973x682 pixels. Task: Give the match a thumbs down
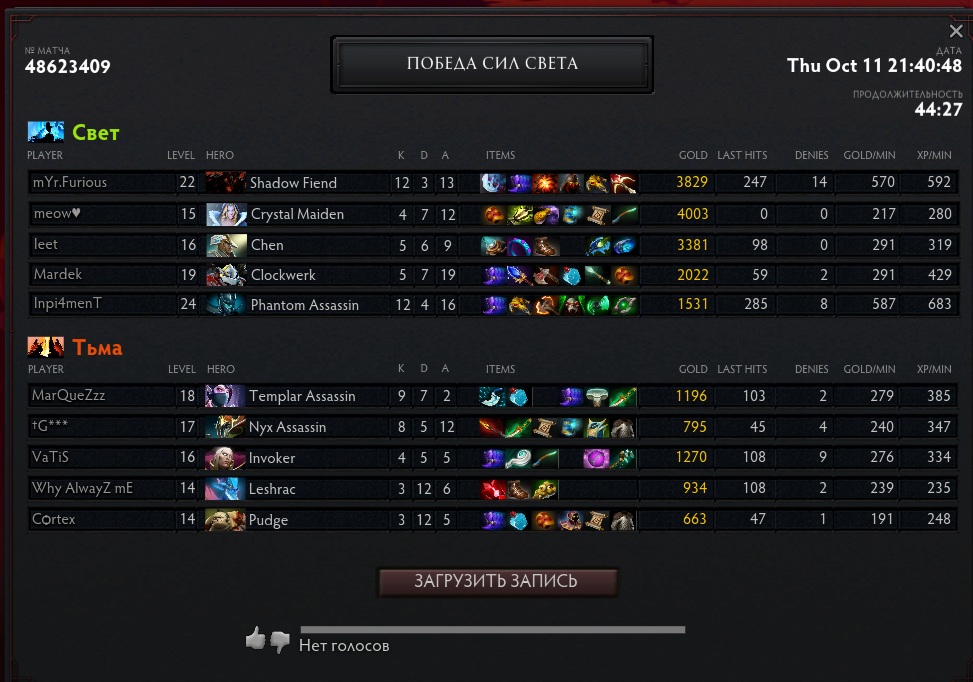[x=280, y=641]
